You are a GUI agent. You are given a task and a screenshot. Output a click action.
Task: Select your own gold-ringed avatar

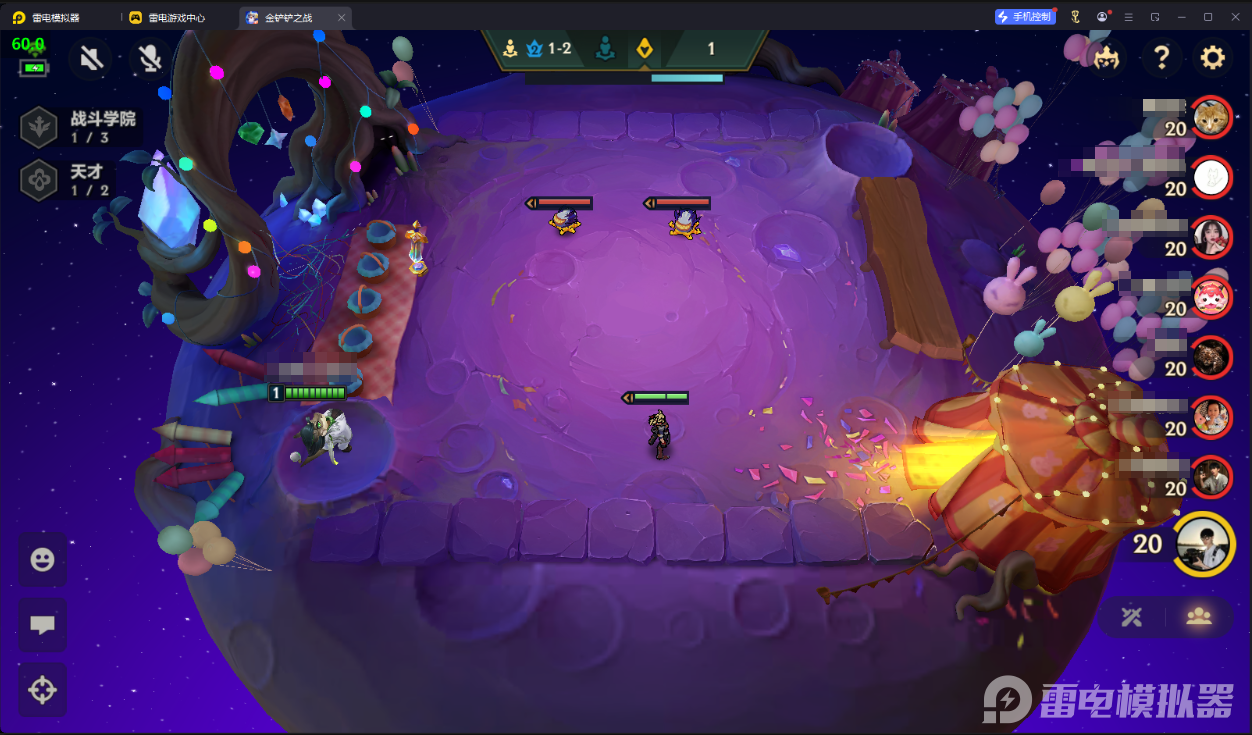point(1204,544)
